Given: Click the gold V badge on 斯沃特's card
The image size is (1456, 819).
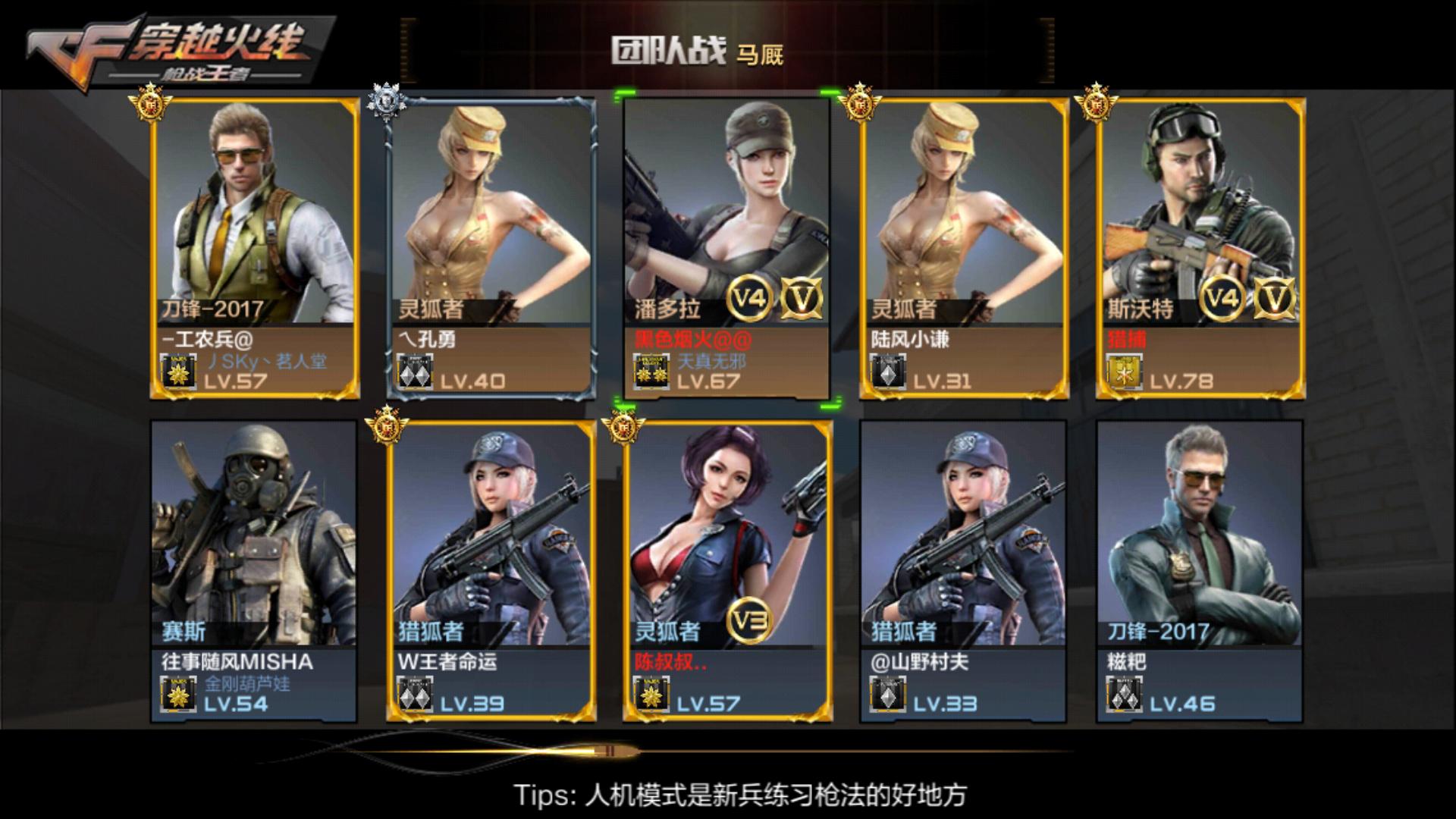Looking at the screenshot, I should click(x=1275, y=300).
